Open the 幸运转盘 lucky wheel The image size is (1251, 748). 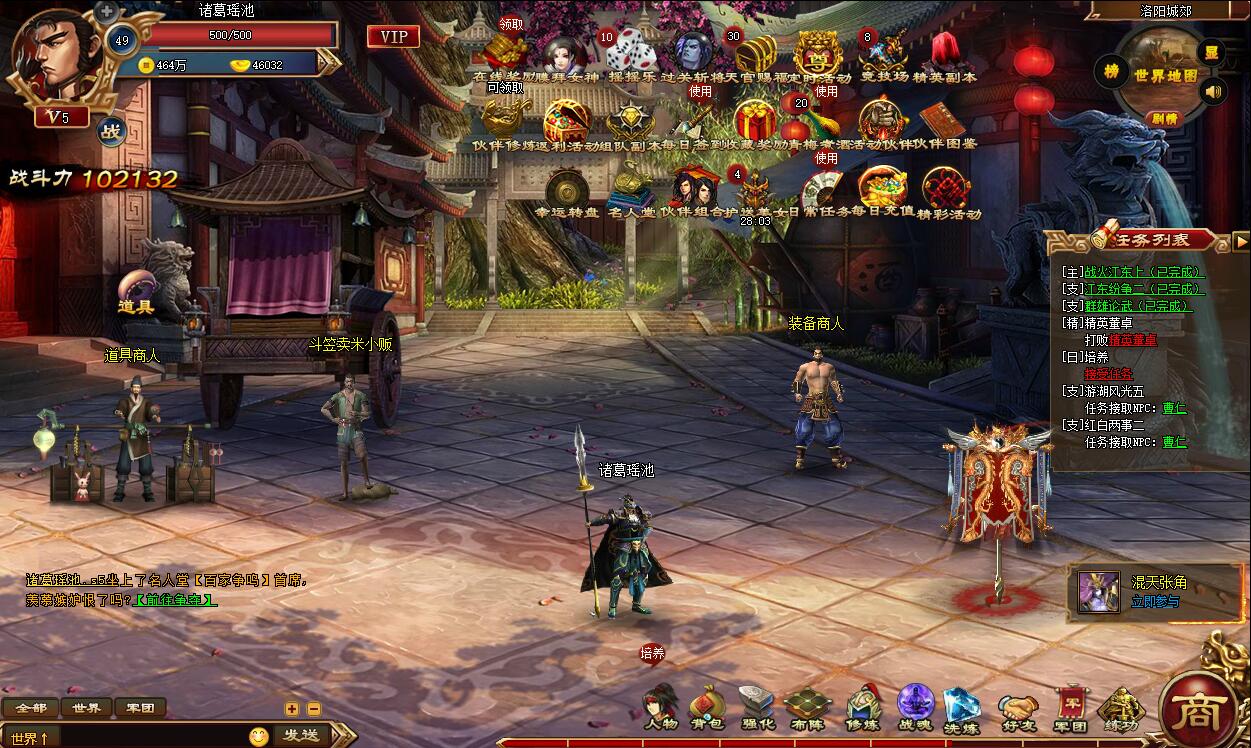click(x=566, y=190)
